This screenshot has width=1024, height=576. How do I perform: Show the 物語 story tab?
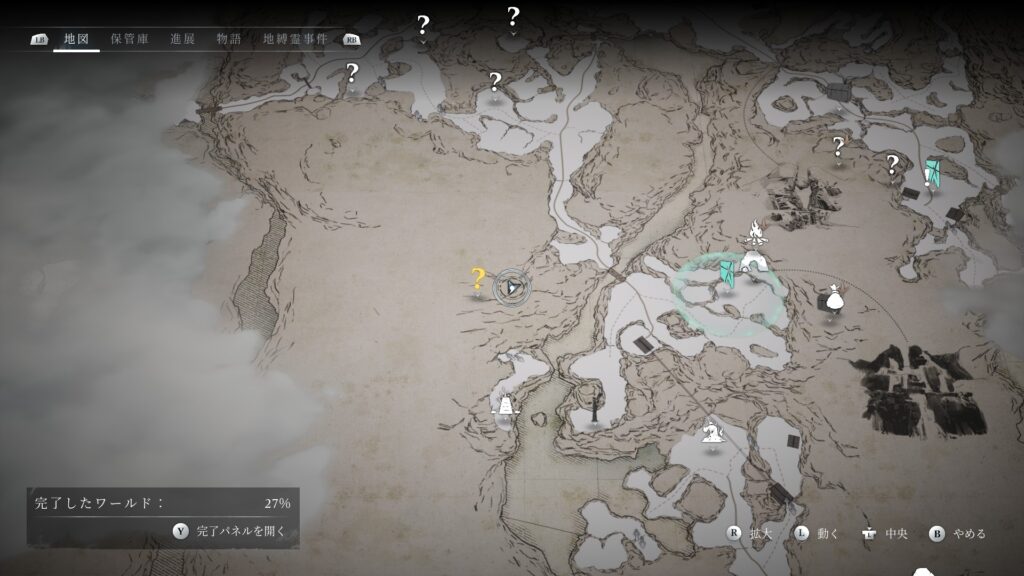point(229,39)
